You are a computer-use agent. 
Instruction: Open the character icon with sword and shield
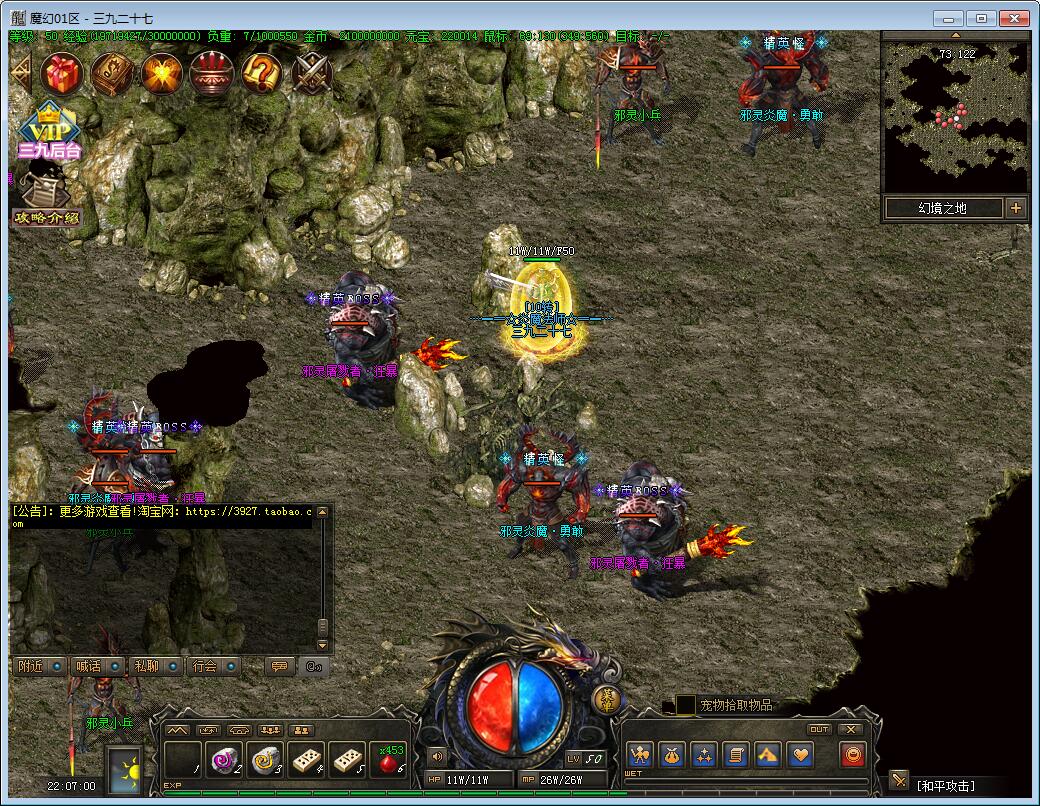tap(640, 755)
